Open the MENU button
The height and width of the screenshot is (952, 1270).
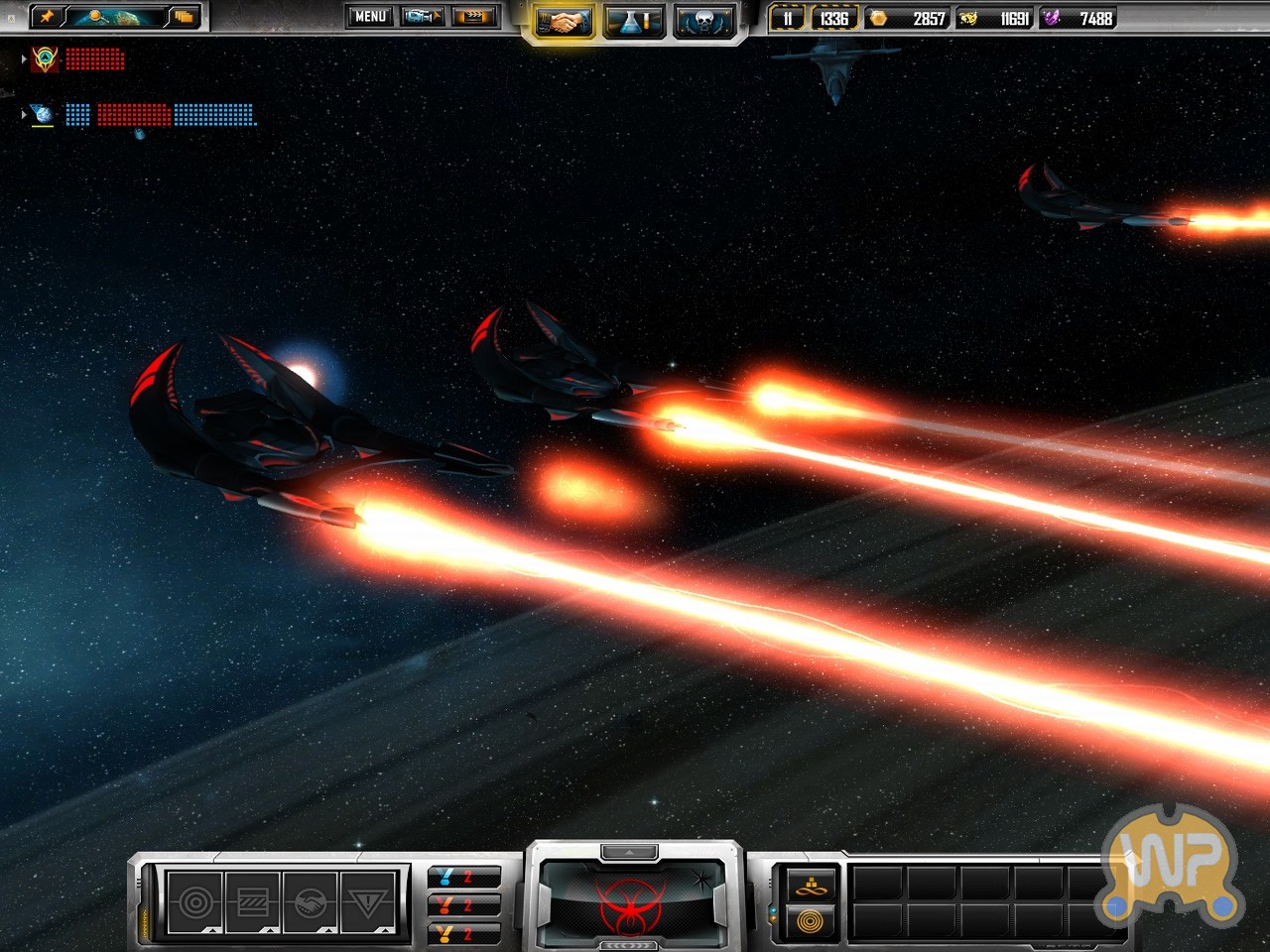coord(370,17)
